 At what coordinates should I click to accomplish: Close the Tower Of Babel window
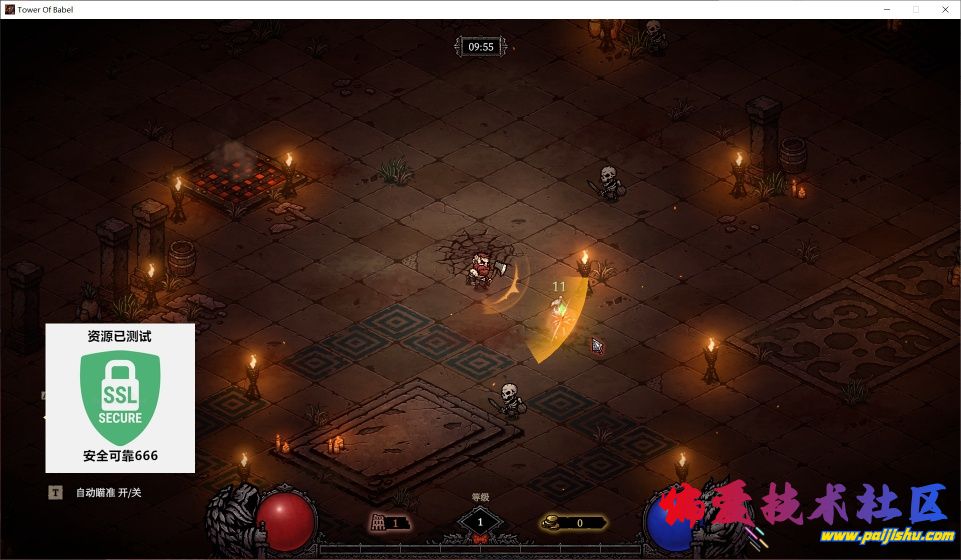pyautogui.click(x=943, y=9)
